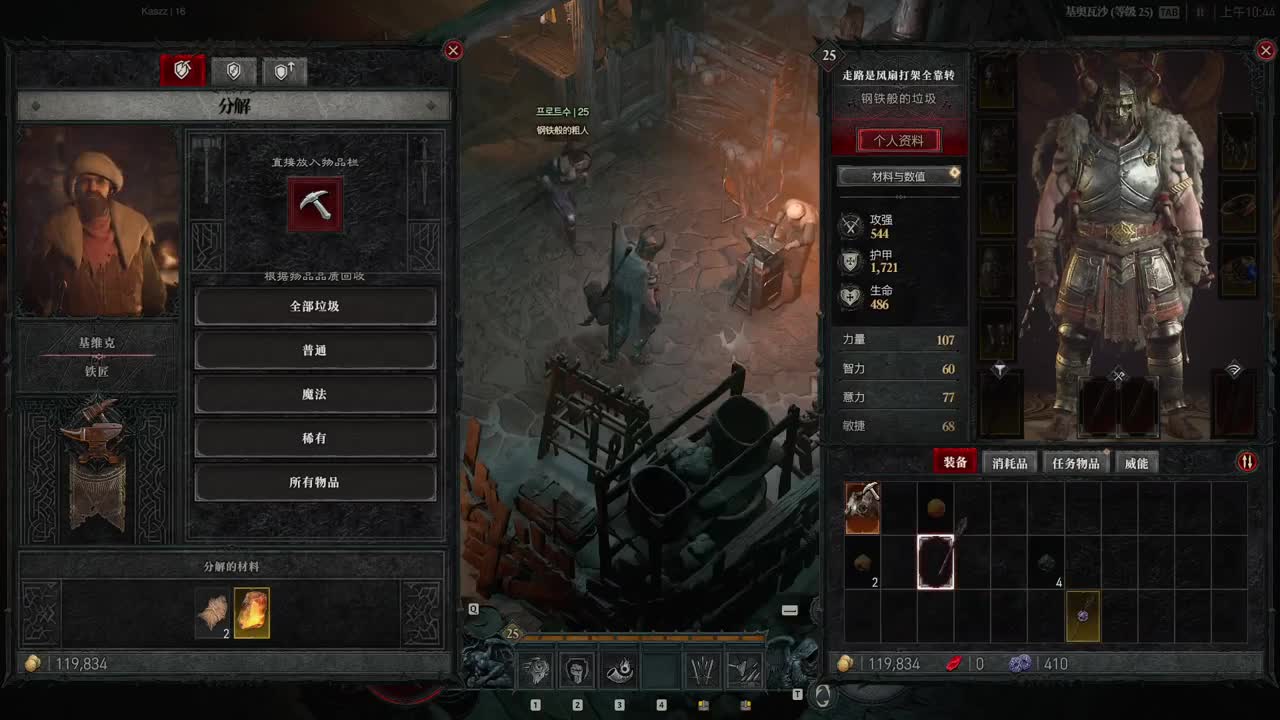This screenshot has width=1280, height=720.
Task: Click the veiled crystal icon under 分解的材料
Action: [252, 614]
